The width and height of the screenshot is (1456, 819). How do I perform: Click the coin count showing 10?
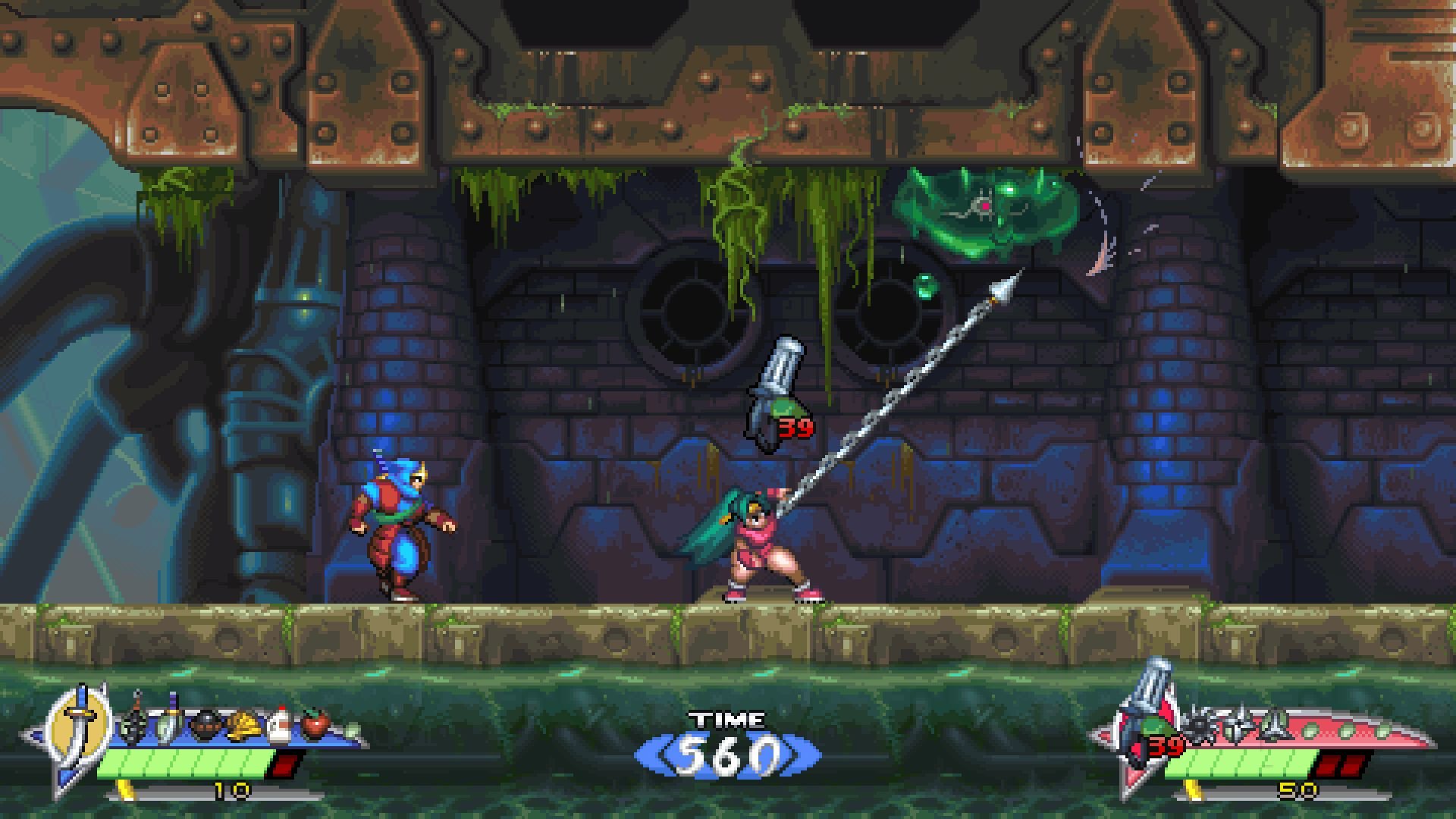tap(231, 791)
